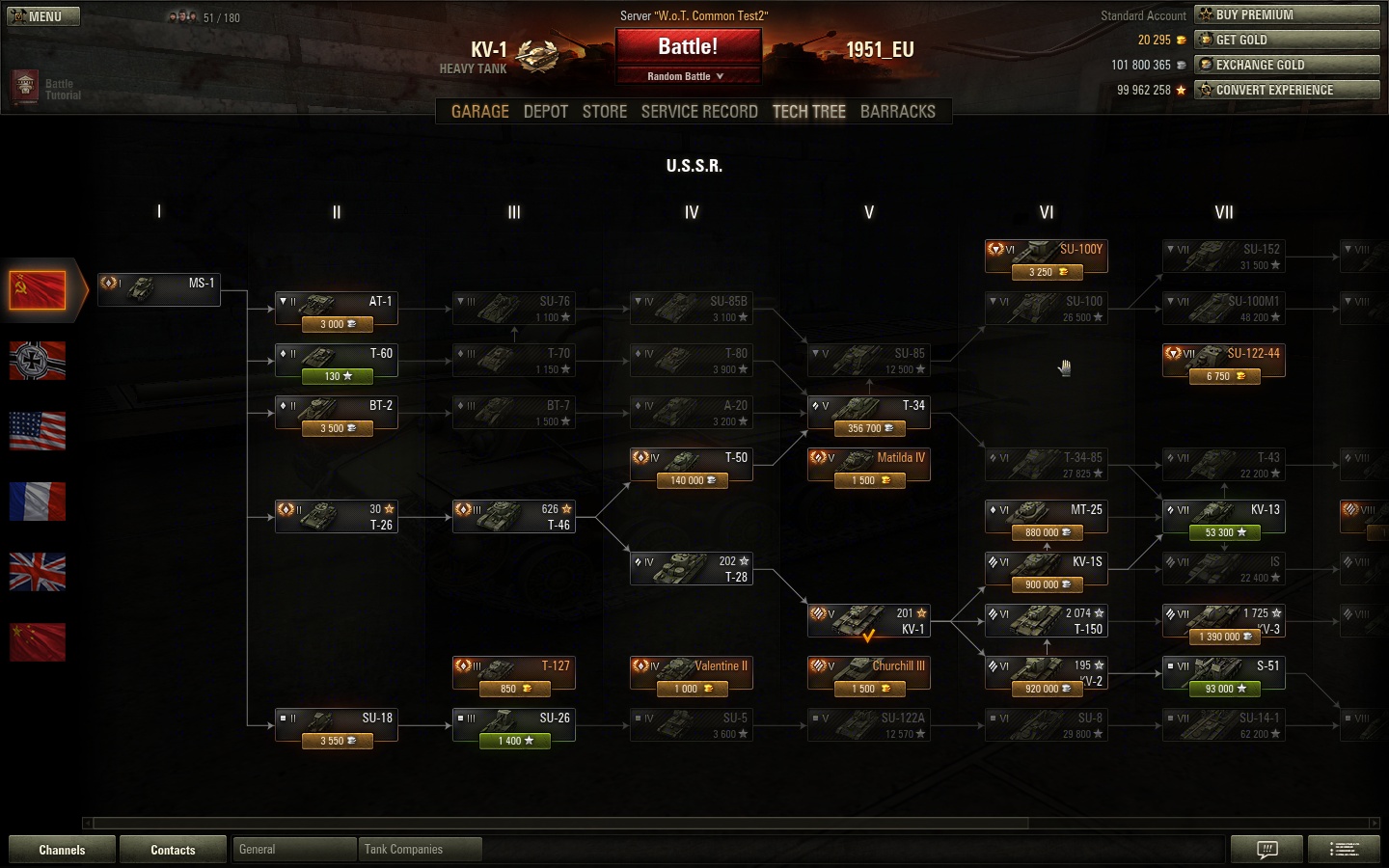1389x868 pixels.
Task: Open the Depot tab
Action: click(x=545, y=112)
